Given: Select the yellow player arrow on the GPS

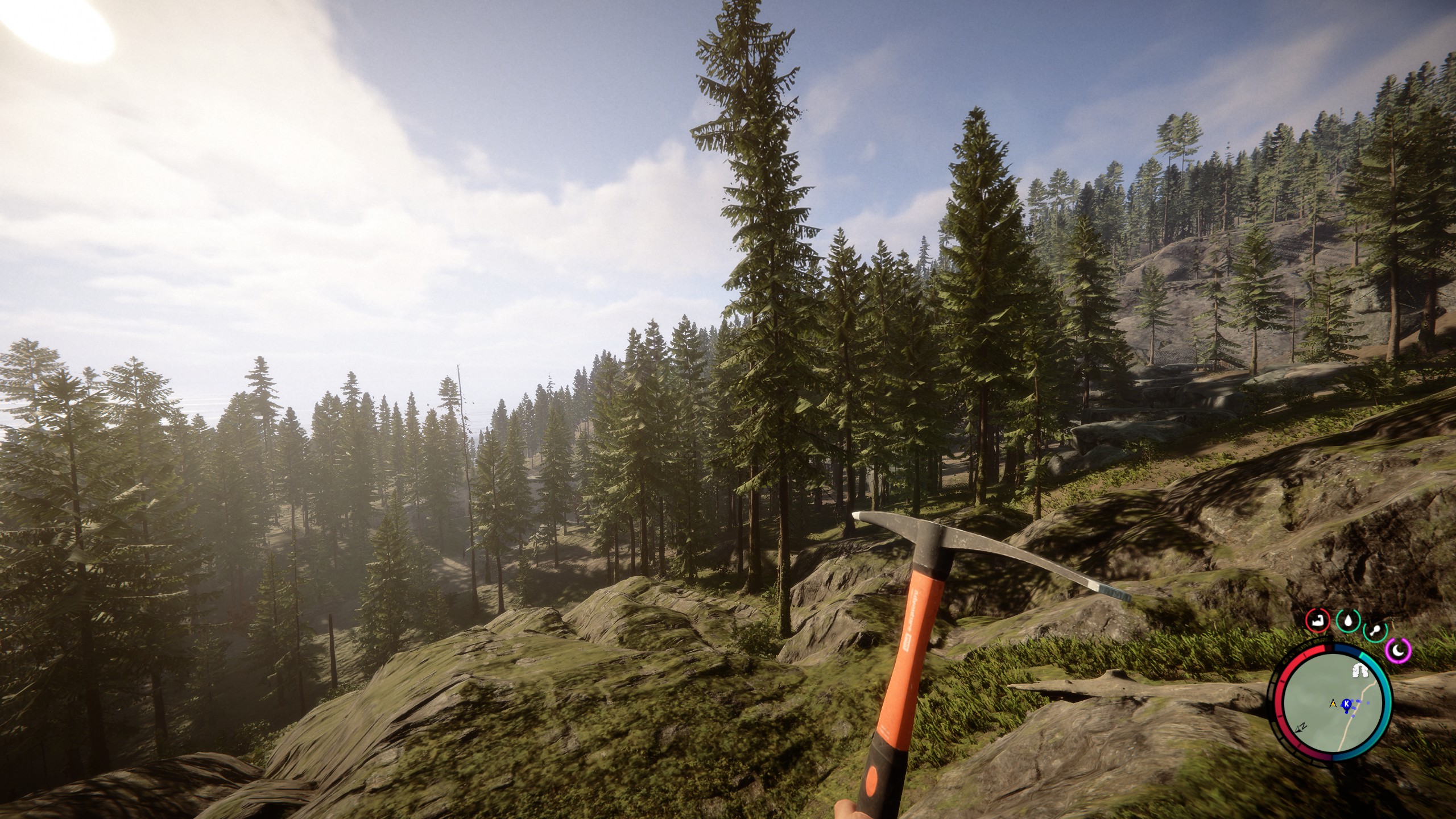Looking at the screenshot, I should point(1333,704).
